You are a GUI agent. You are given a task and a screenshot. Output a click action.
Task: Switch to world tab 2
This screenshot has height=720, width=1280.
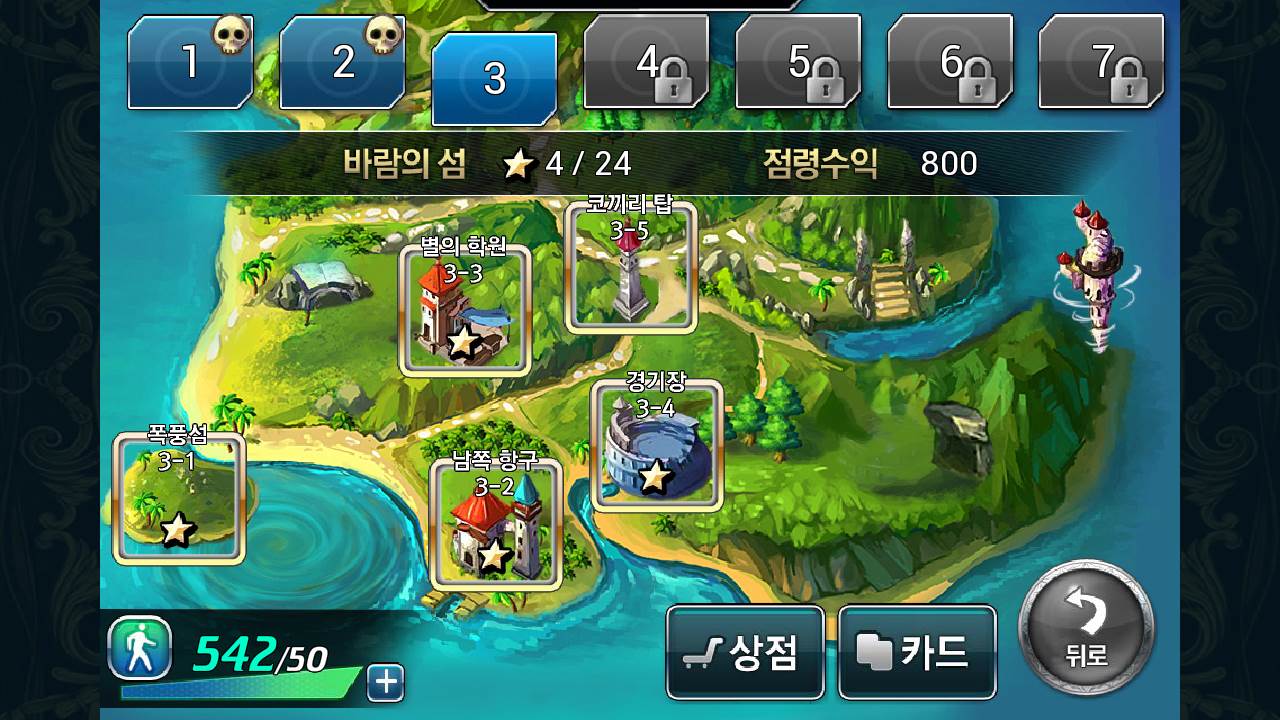point(342,63)
